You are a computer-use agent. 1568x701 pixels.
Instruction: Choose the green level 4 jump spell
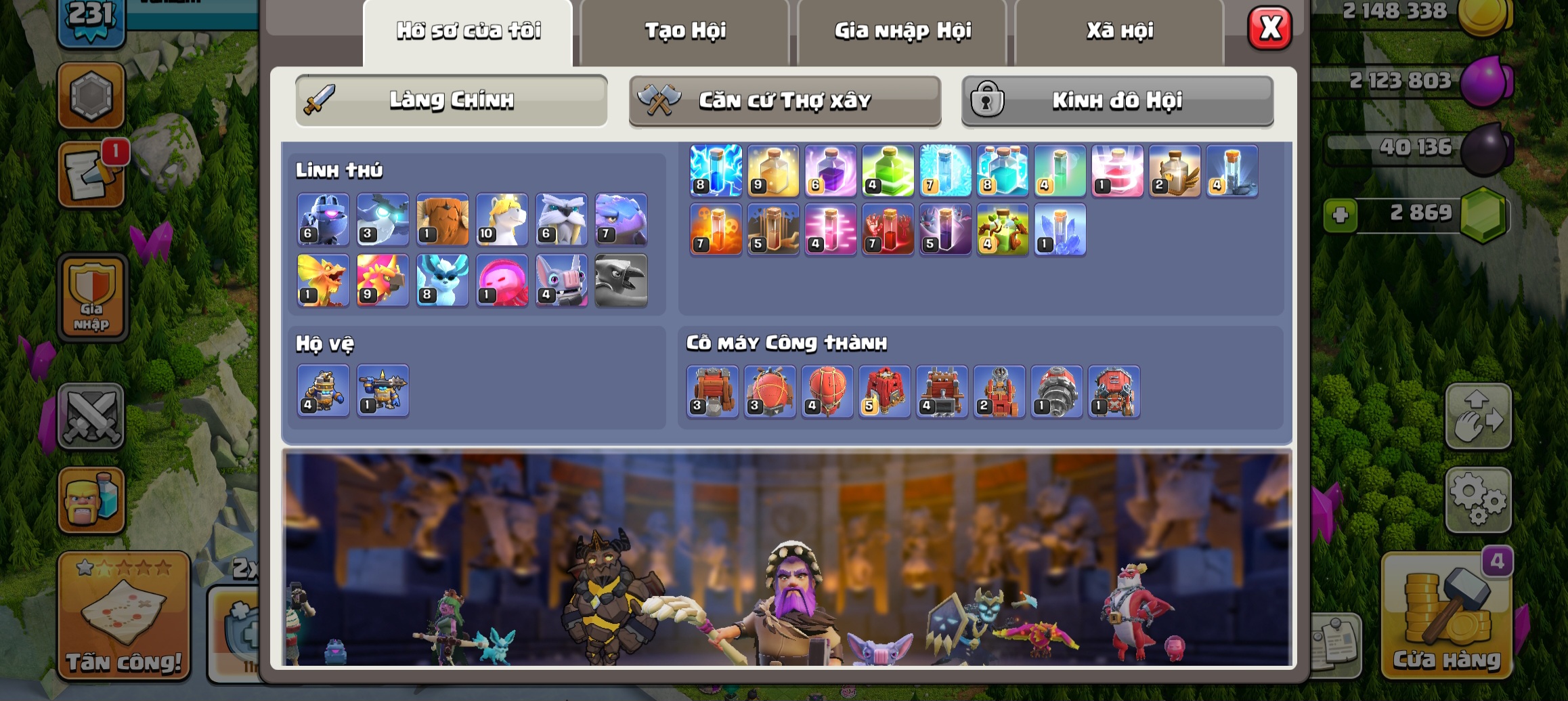[888, 171]
